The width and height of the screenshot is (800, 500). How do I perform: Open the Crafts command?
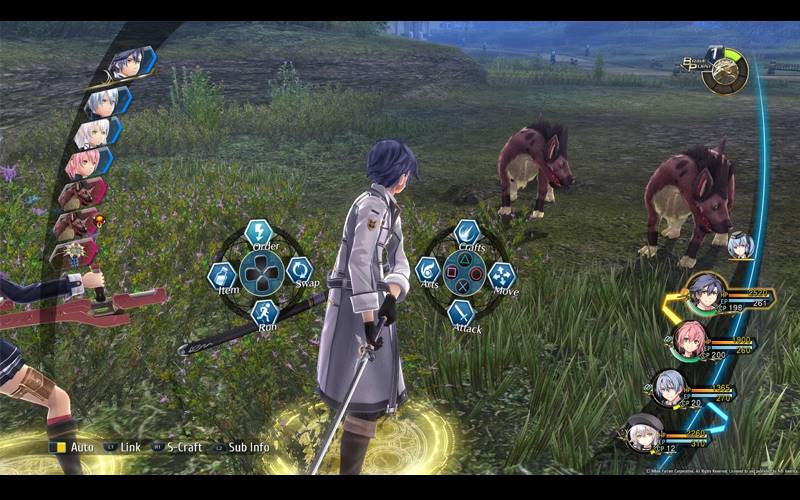tap(466, 234)
